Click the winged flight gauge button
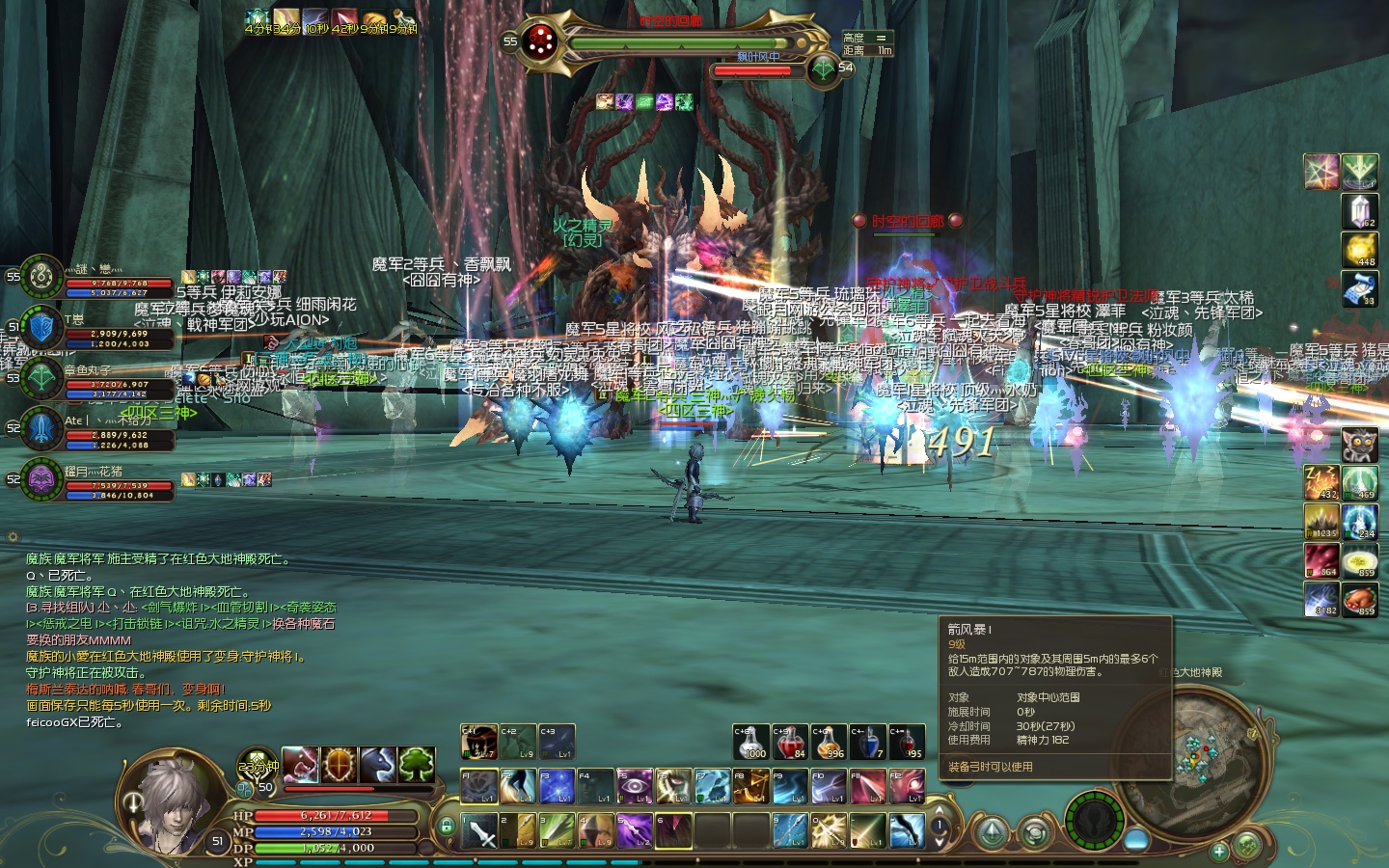Viewport: 1389px width, 868px height. pyautogui.click(x=1094, y=821)
